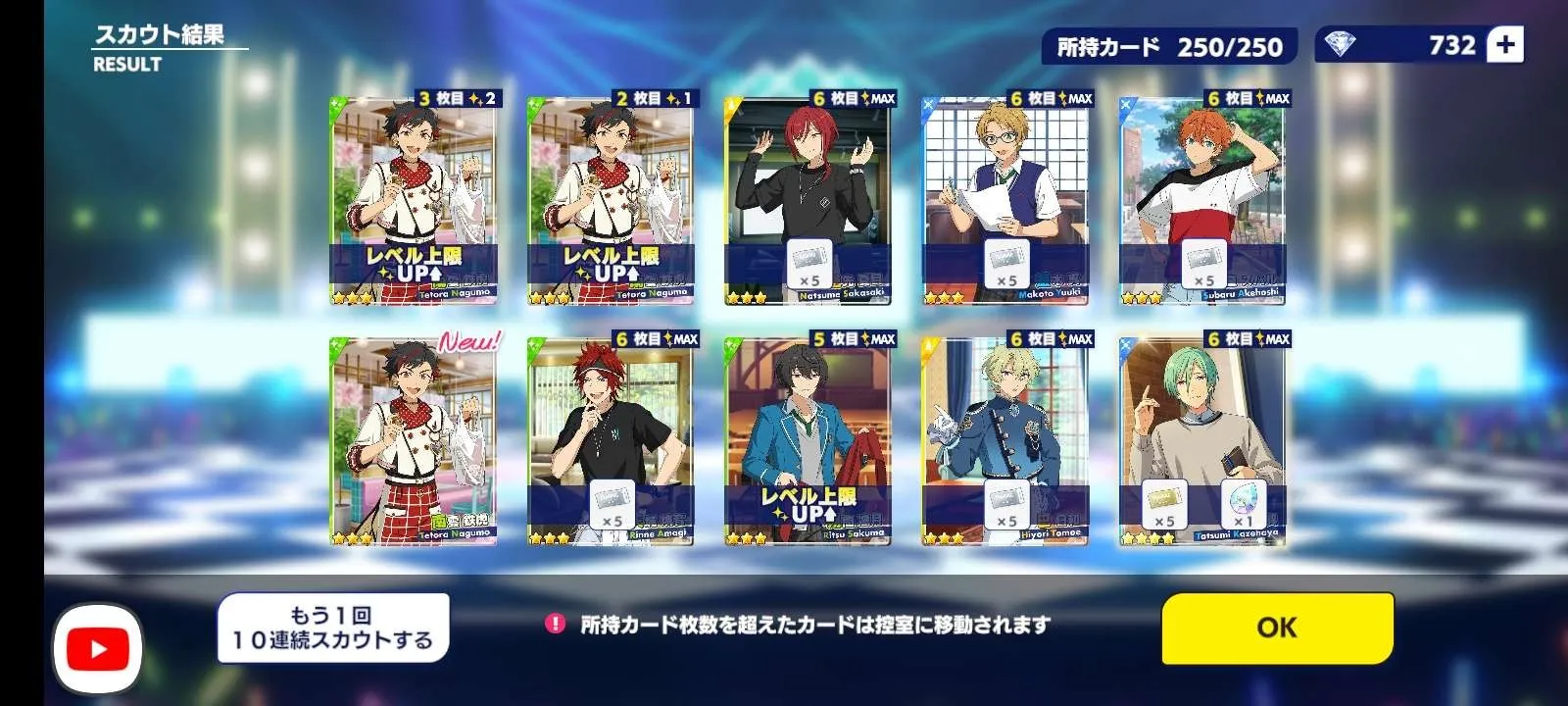View the Natsume Sakasaki card

(808, 201)
